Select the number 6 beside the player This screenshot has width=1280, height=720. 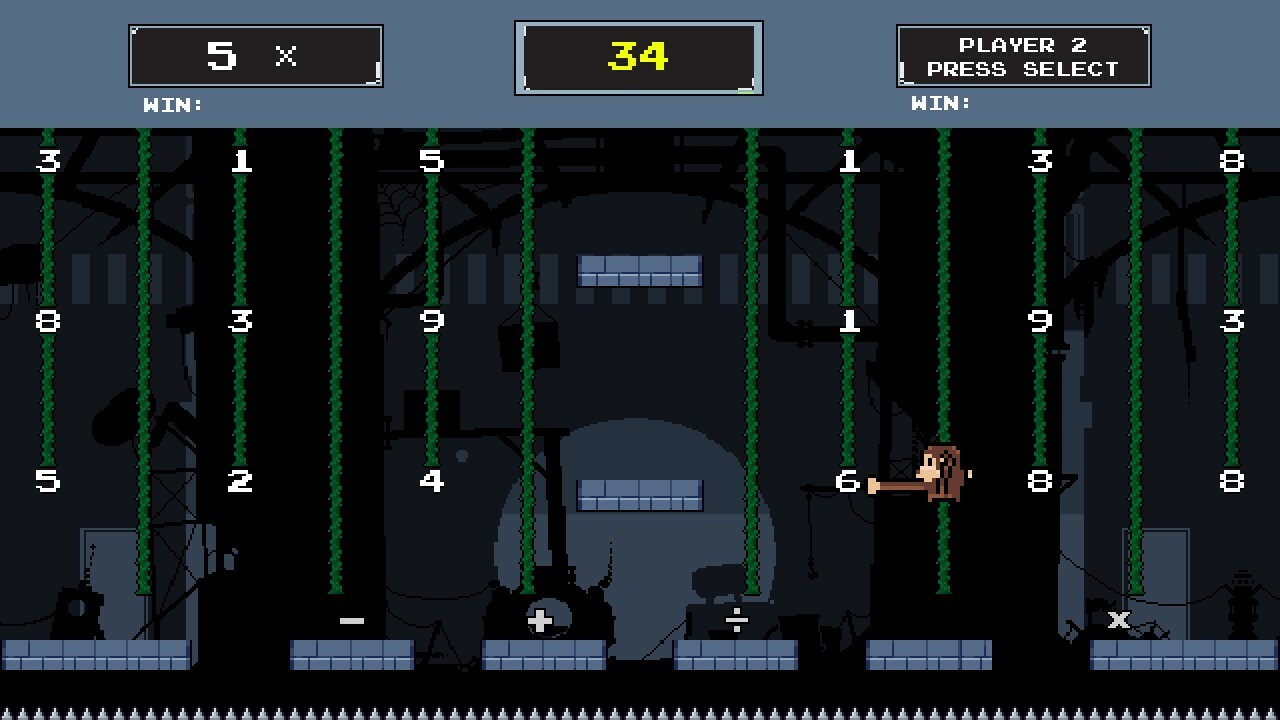pyautogui.click(x=849, y=481)
